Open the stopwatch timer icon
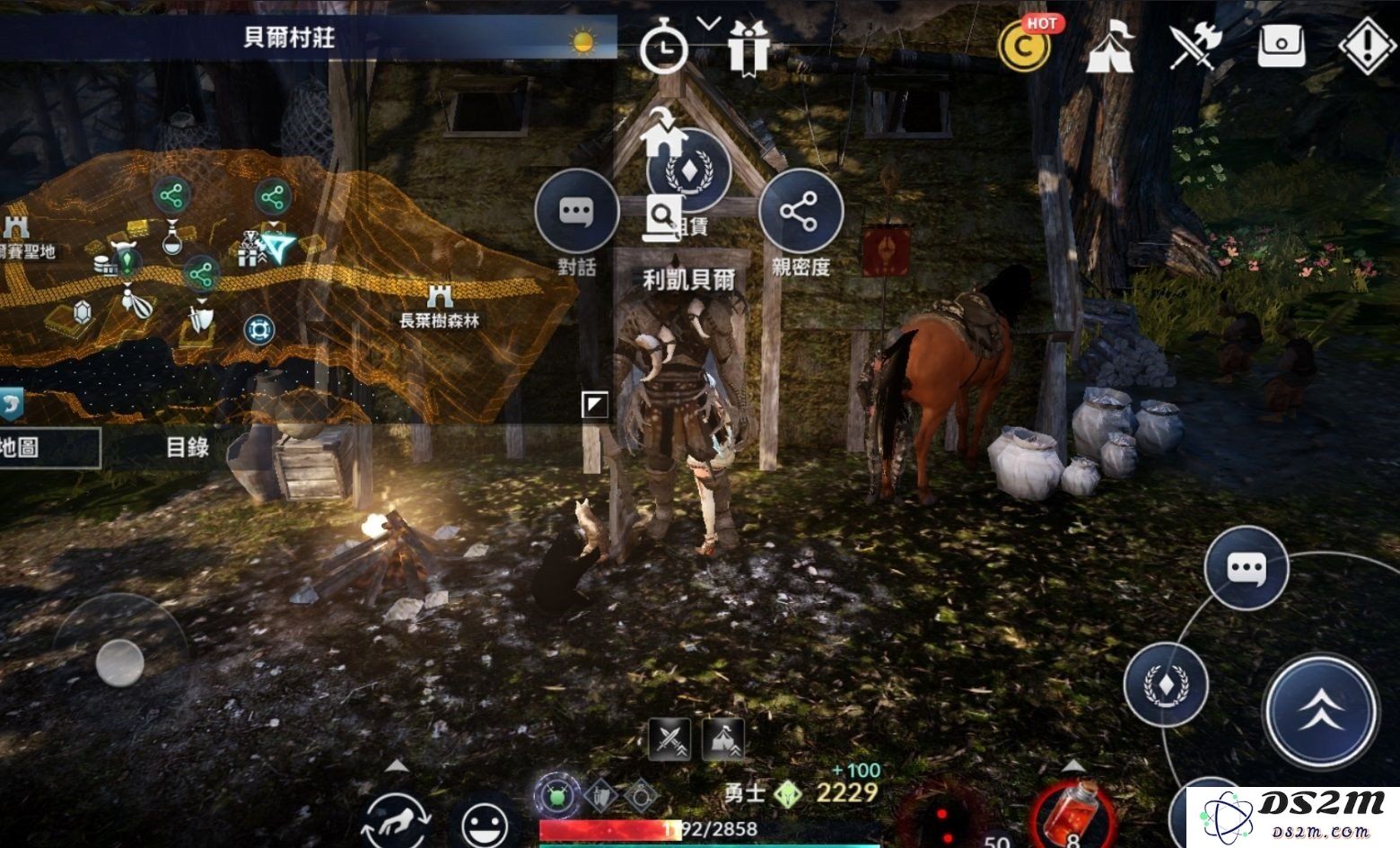1400x848 pixels. (x=663, y=46)
